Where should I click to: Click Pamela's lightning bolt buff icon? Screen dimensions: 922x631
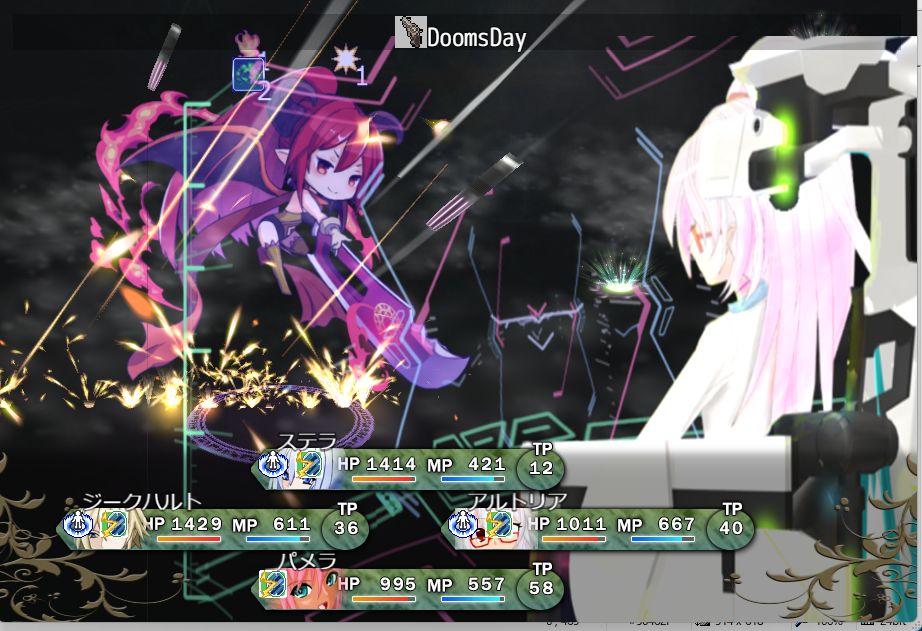[272, 584]
